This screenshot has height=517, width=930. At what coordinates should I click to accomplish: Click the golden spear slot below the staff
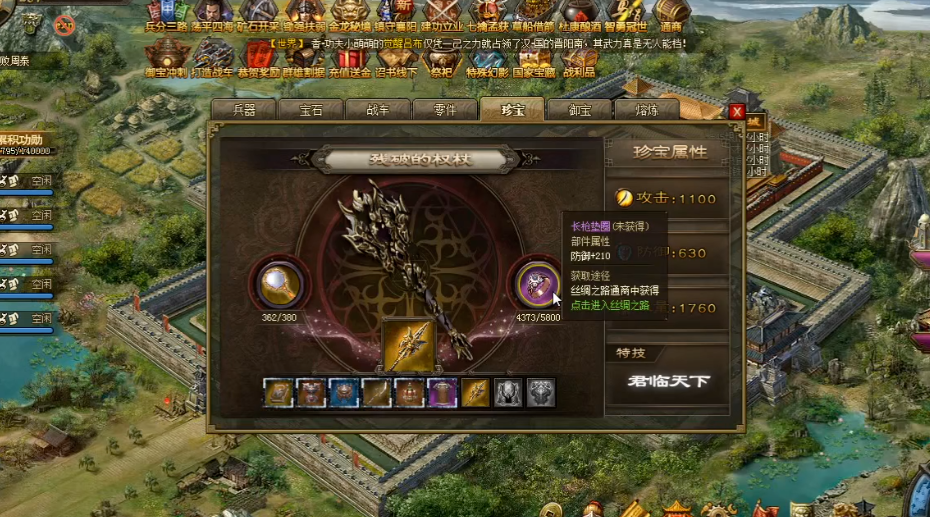(408, 345)
